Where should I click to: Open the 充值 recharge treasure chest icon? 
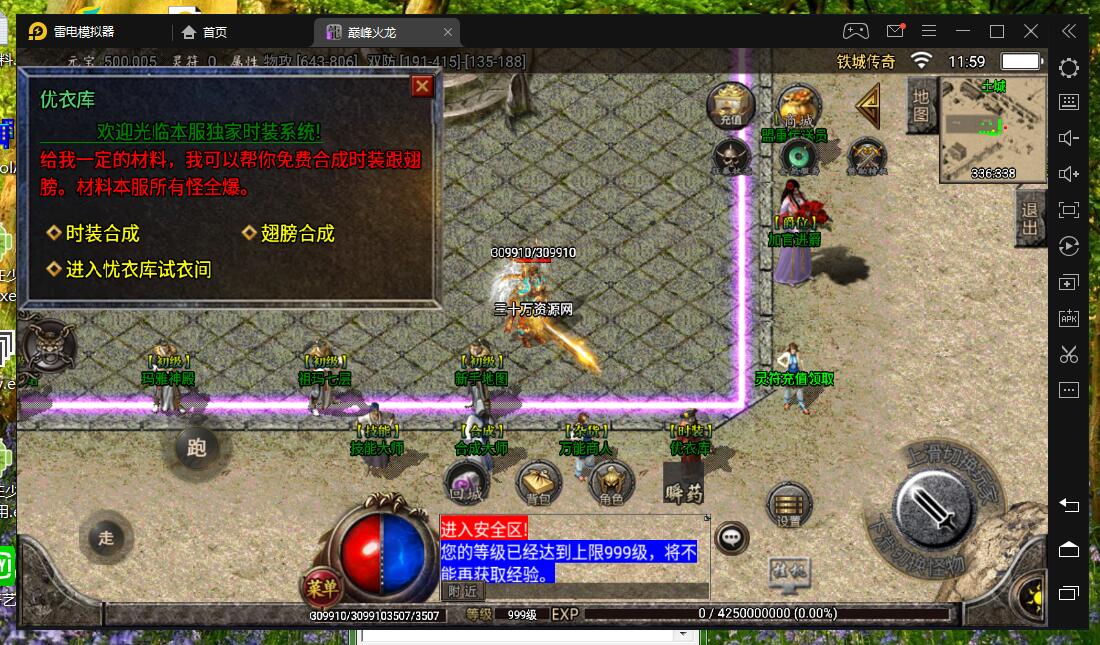(731, 104)
